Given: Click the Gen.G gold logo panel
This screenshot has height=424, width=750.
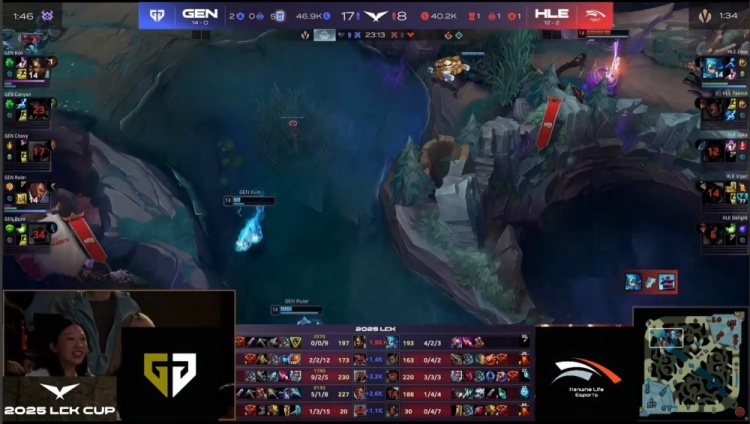Looking at the screenshot, I should click(170, 374).
